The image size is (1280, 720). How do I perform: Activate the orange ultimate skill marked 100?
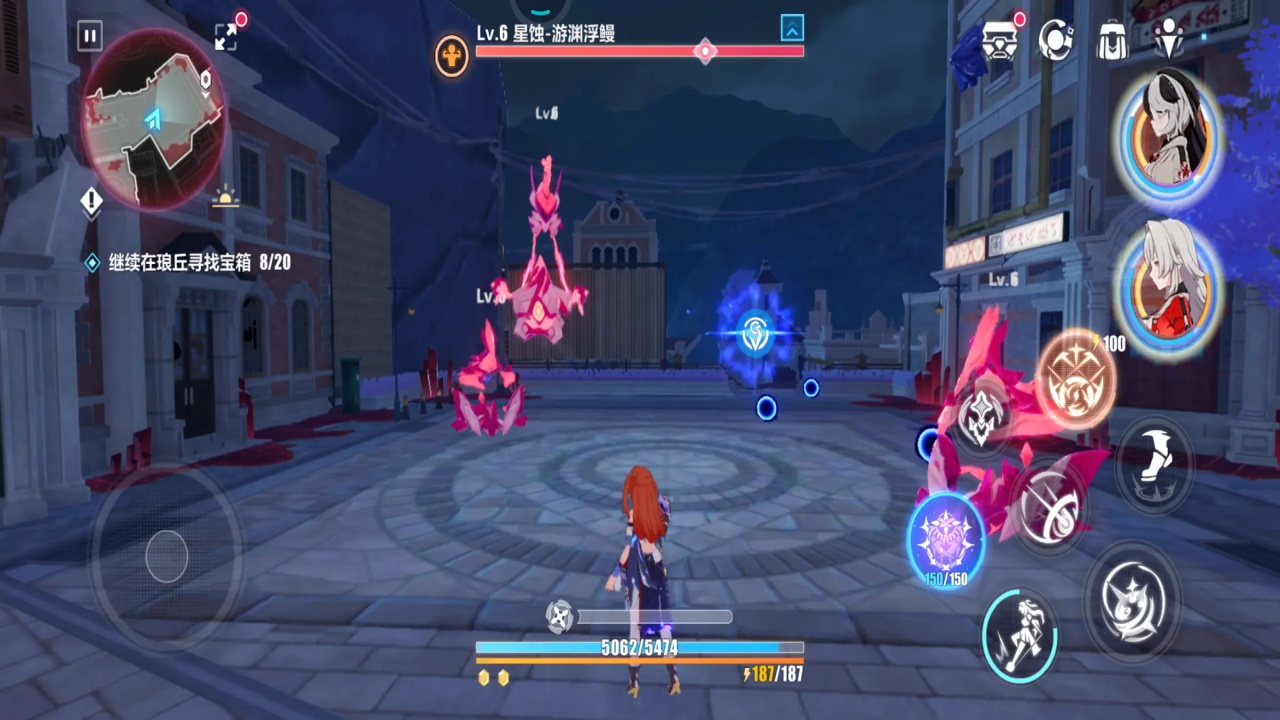tap(1075, 378)
